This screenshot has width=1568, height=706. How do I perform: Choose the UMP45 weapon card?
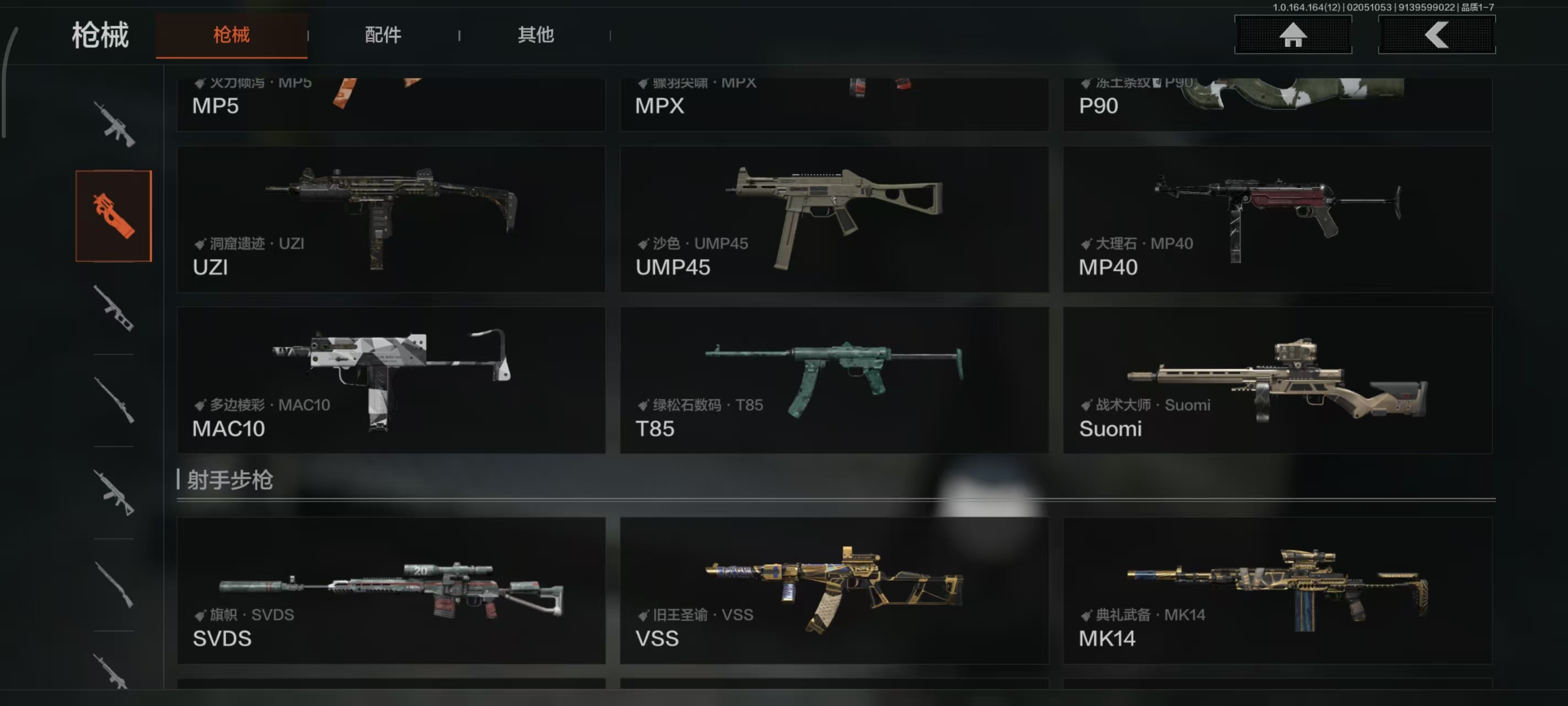[834, 218]
